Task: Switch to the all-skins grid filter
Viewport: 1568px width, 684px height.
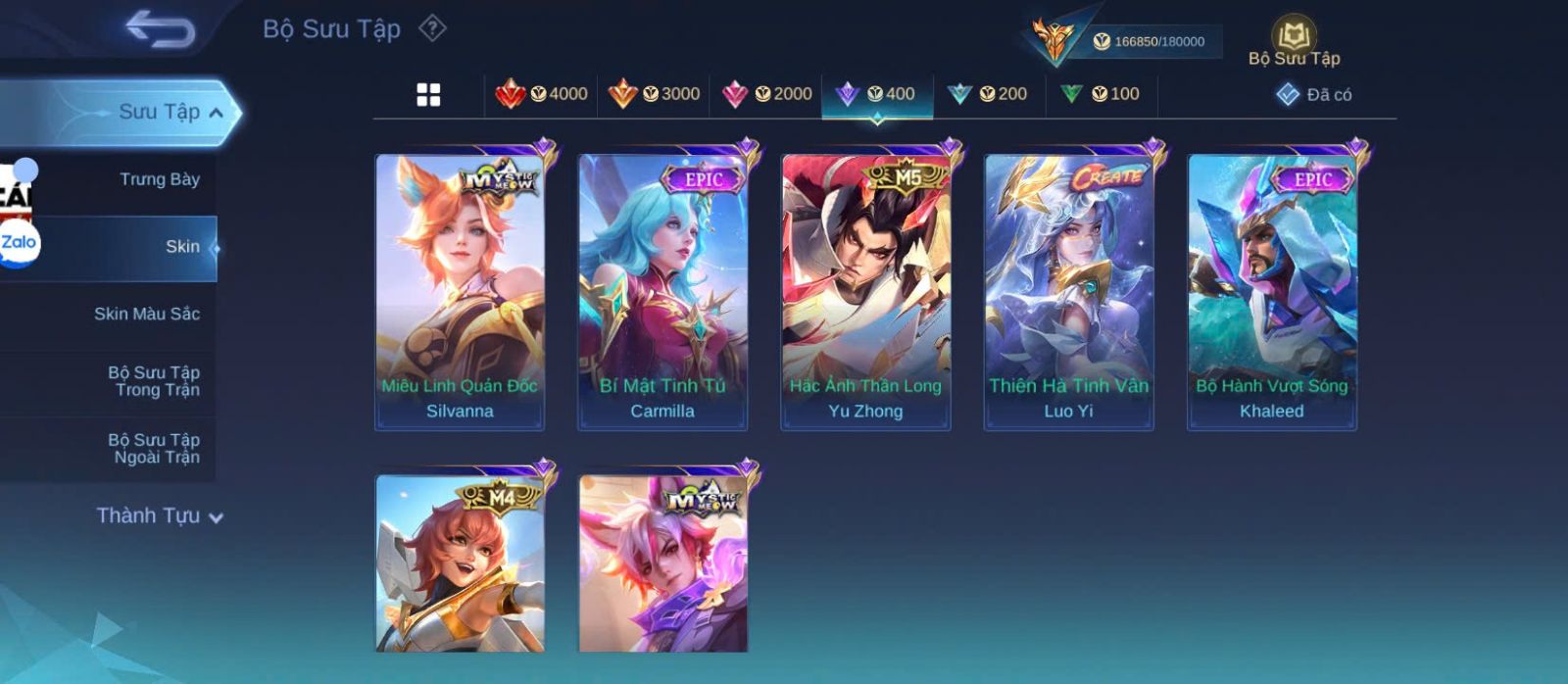Action: pos(428,94)
